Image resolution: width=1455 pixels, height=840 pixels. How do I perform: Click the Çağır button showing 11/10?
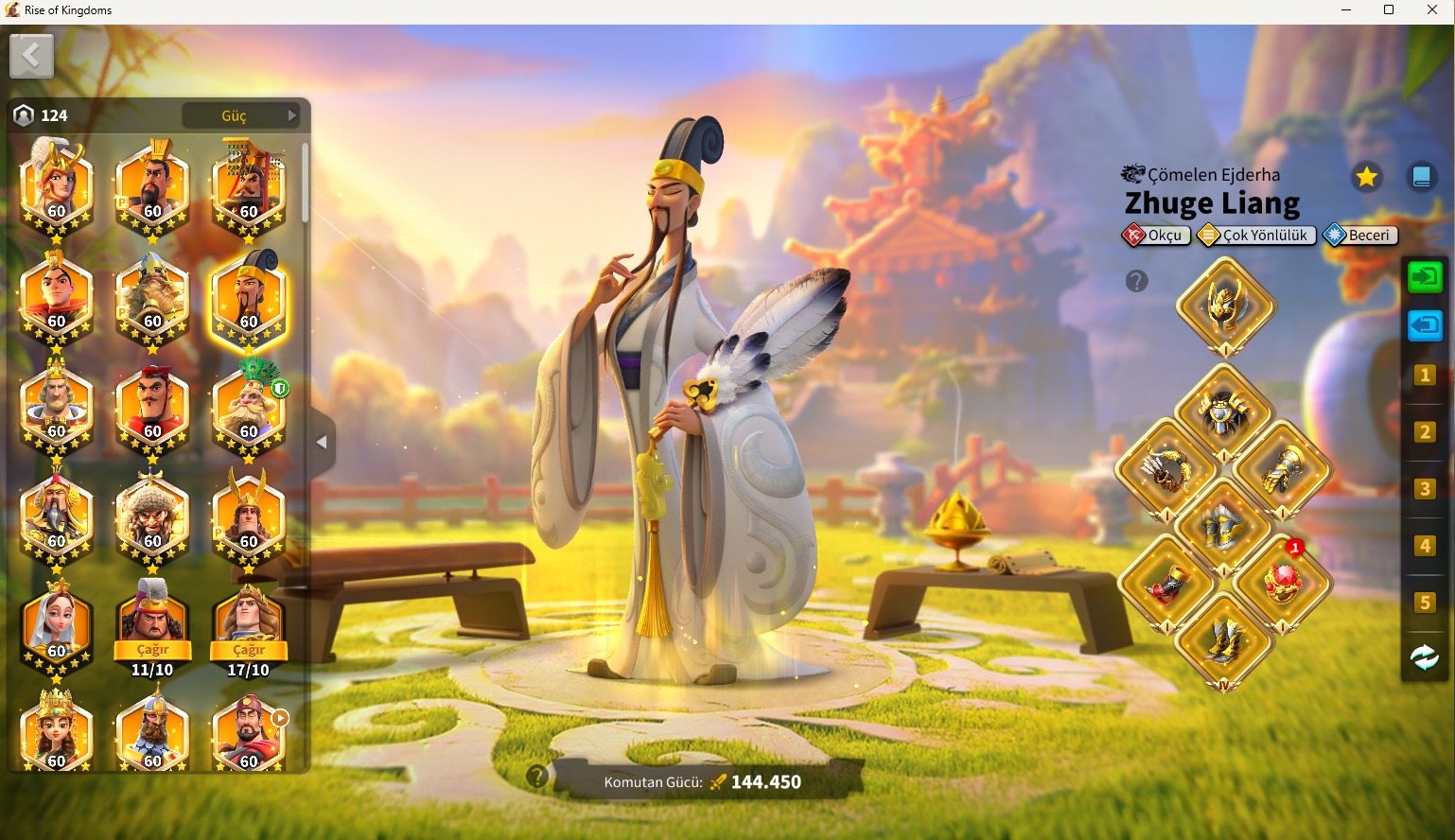coord(152,650)
